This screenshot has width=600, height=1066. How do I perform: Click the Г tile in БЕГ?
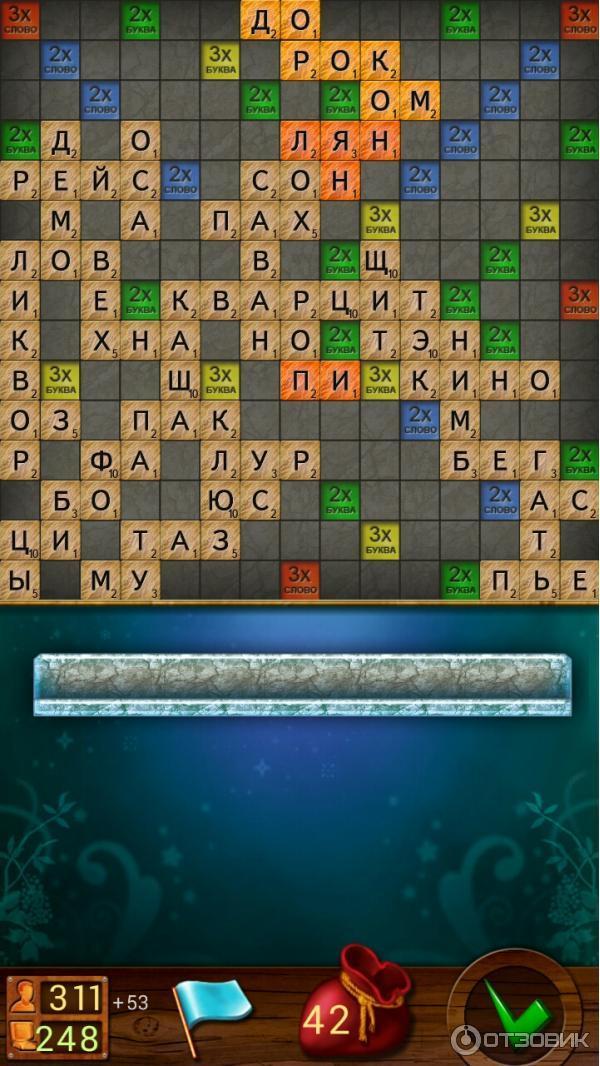[x=540, y=460]
